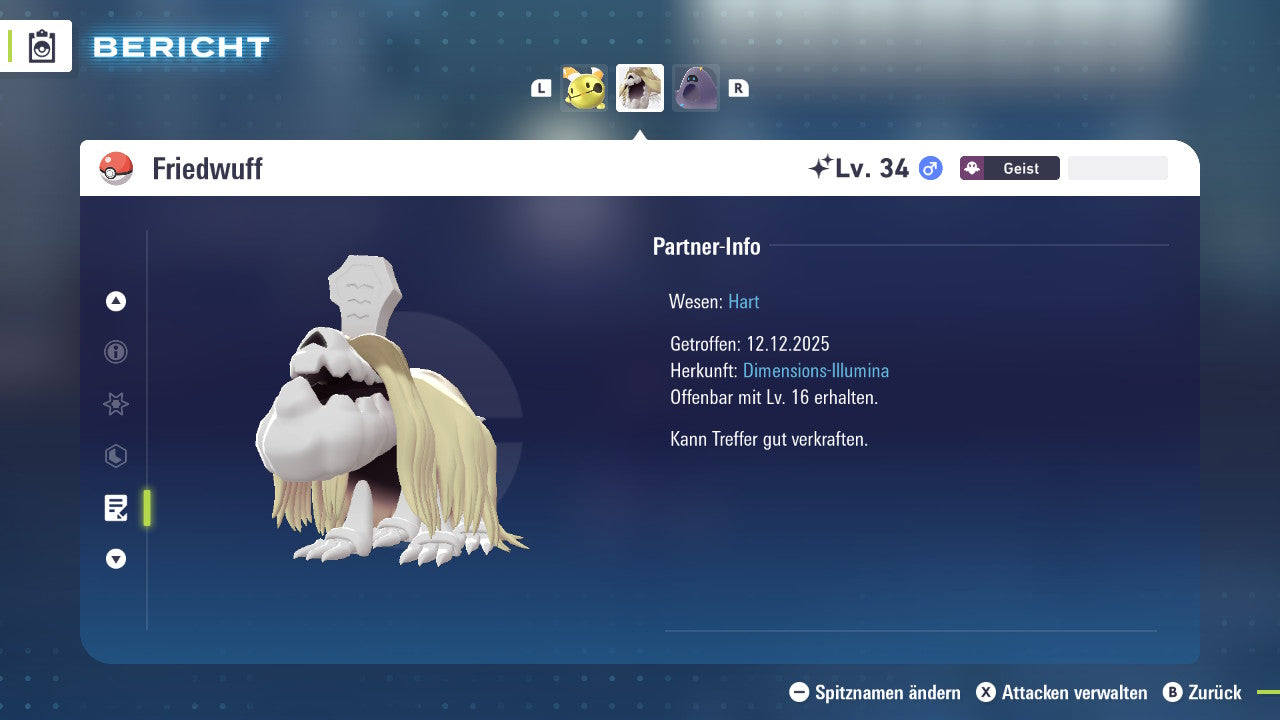Open the "Hart" Wesen link
The image size is (1280, 720).
click(743, 301)
